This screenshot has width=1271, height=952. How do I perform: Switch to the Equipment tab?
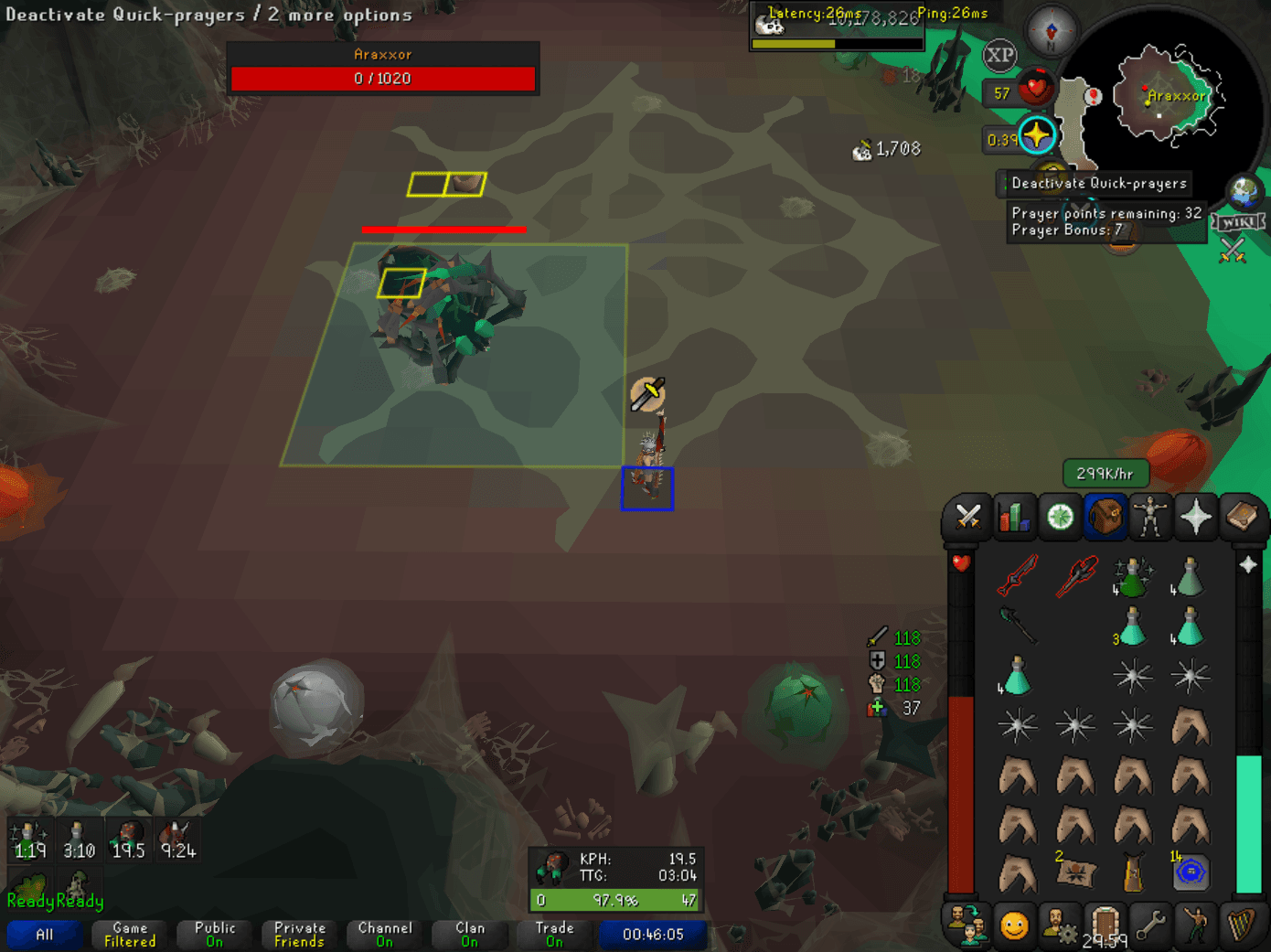1150,518
